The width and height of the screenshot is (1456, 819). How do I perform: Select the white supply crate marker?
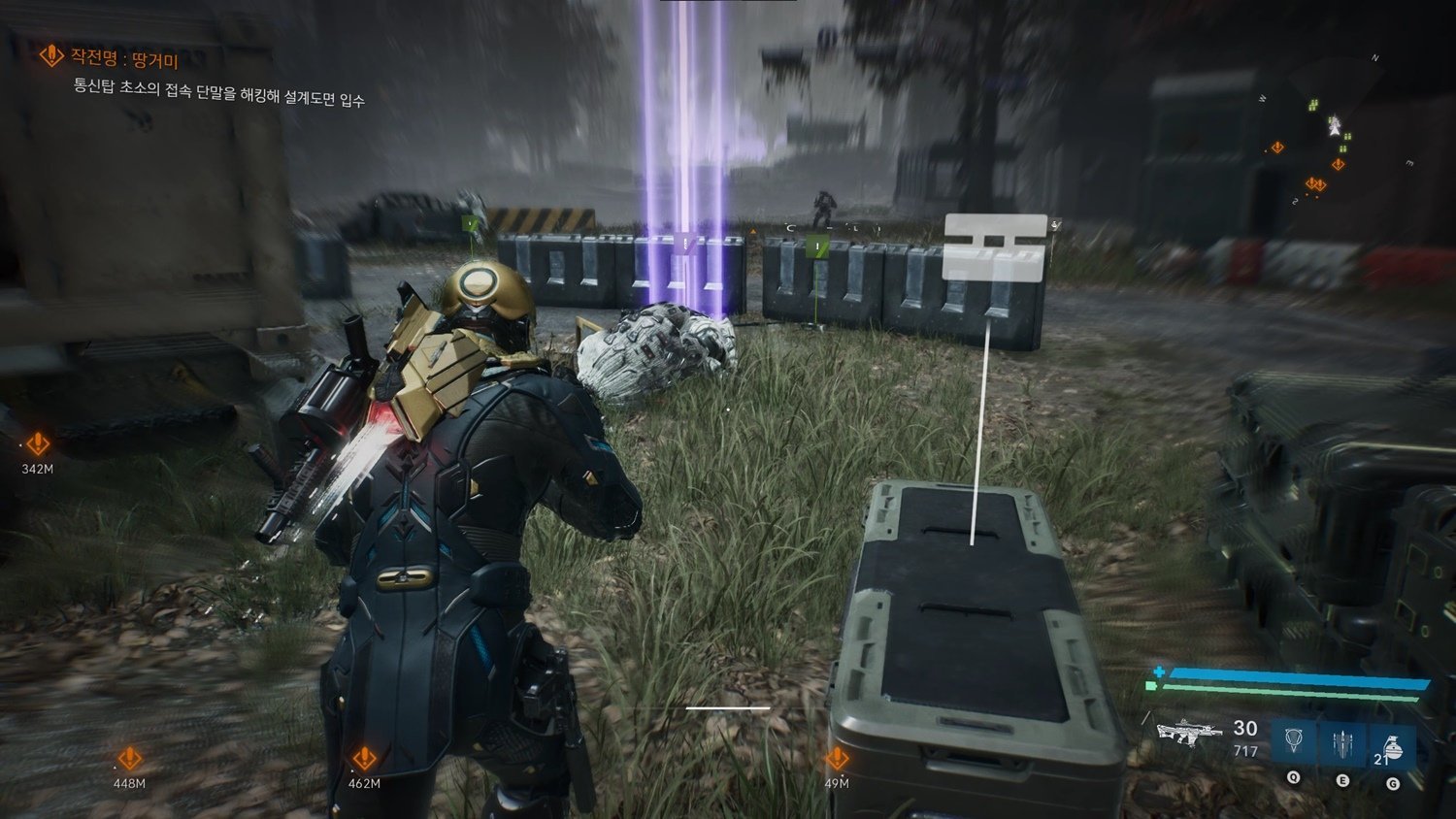click(x=995, y=248)
